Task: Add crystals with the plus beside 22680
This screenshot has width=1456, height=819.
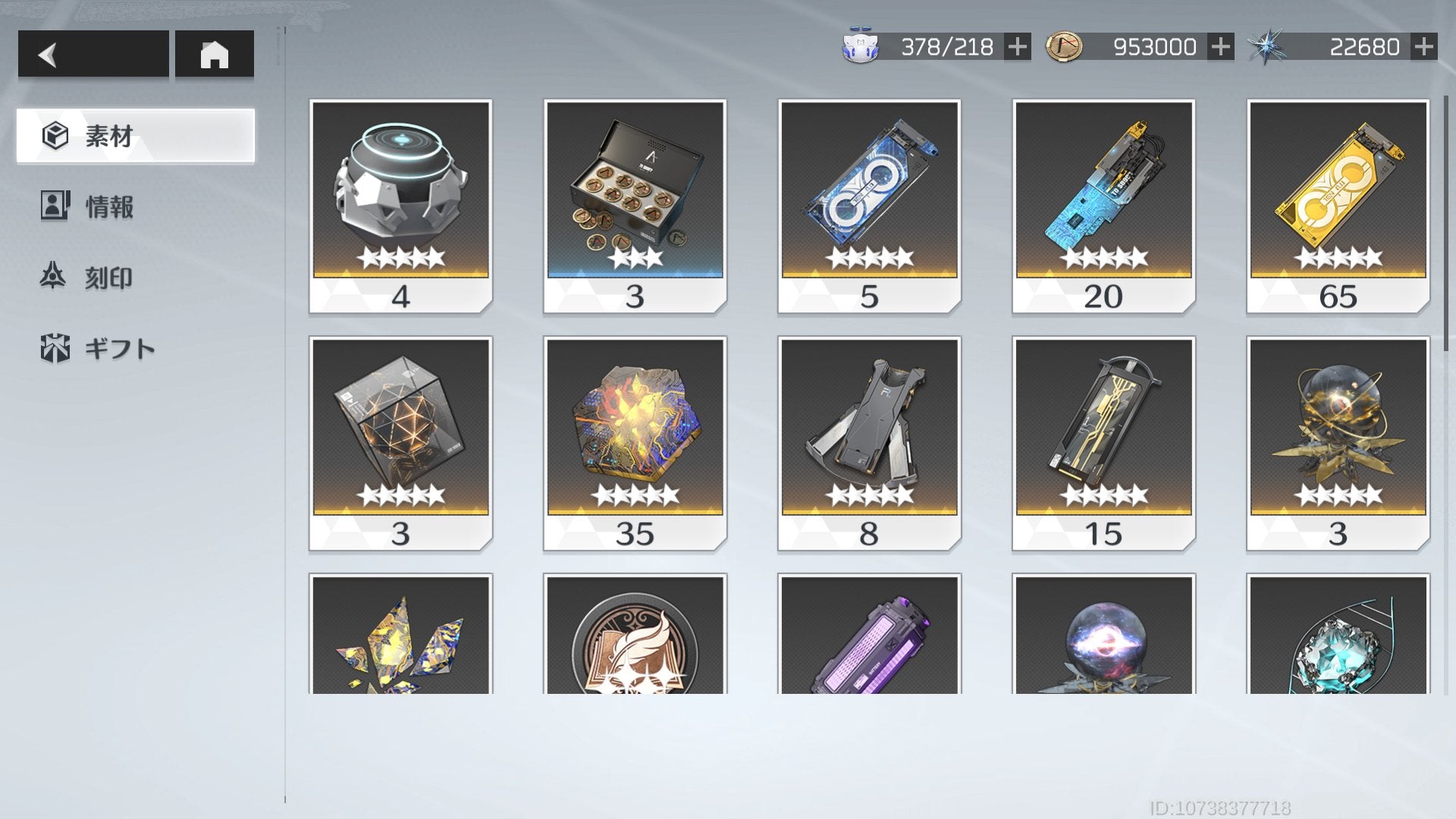Action: [1423, 47]
